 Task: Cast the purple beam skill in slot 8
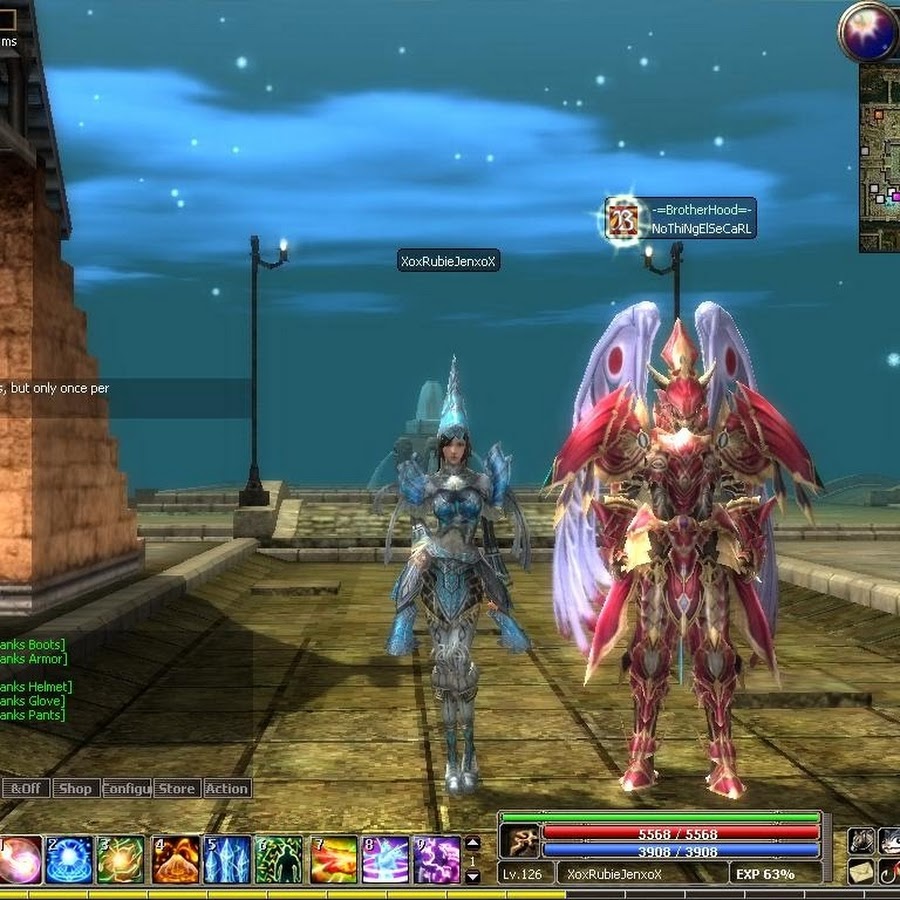(385, 860)
